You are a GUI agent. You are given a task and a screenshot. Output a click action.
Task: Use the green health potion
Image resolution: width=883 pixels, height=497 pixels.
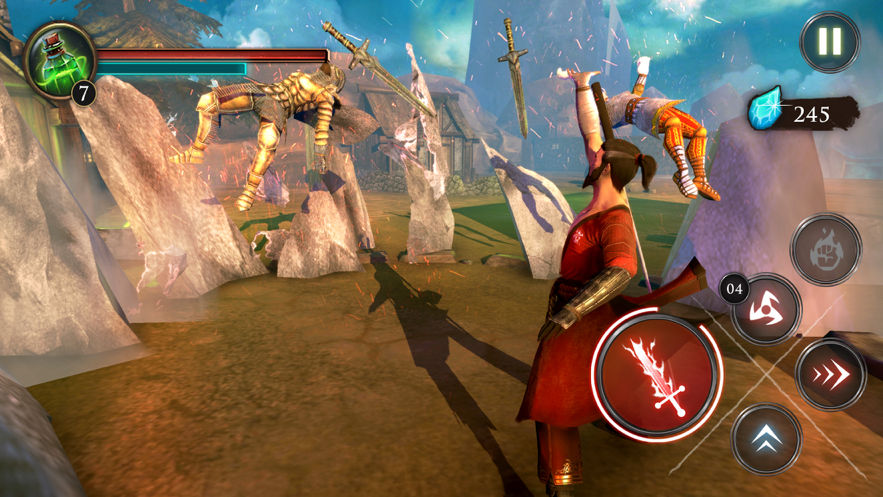point(59,59)
